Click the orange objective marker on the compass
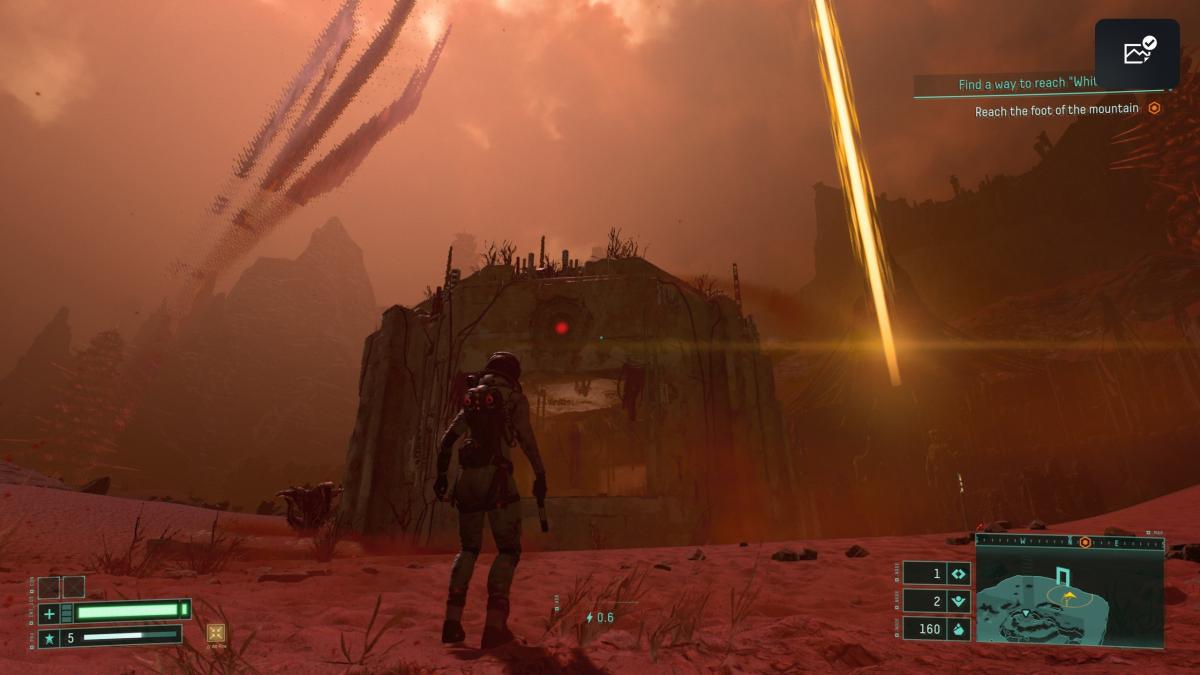The width and height of the screenshot is (1200, 675). pyautogui.click(x=1085, y=541)
